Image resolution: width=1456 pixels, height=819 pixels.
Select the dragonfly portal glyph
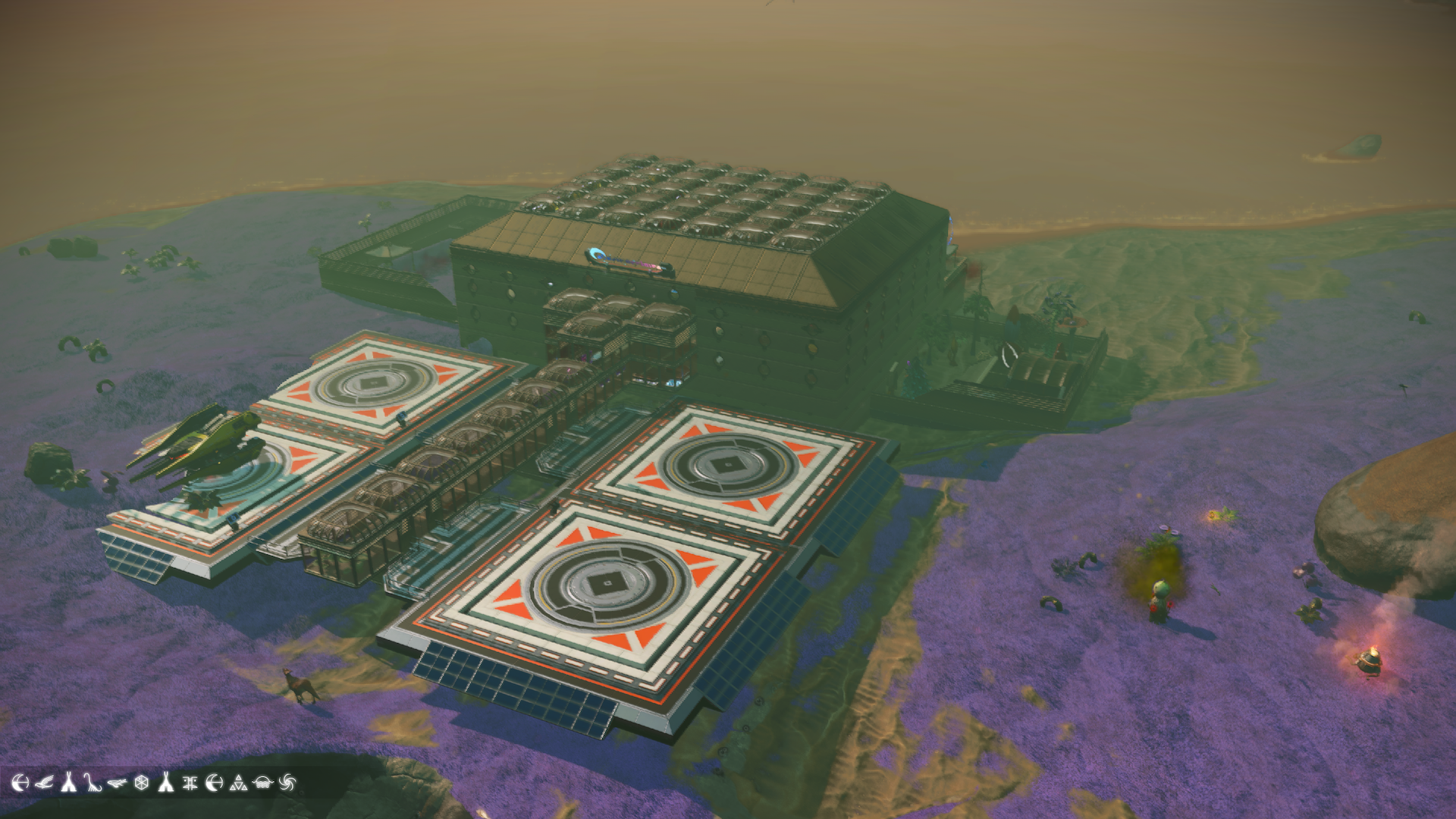[x=116, y=783]
